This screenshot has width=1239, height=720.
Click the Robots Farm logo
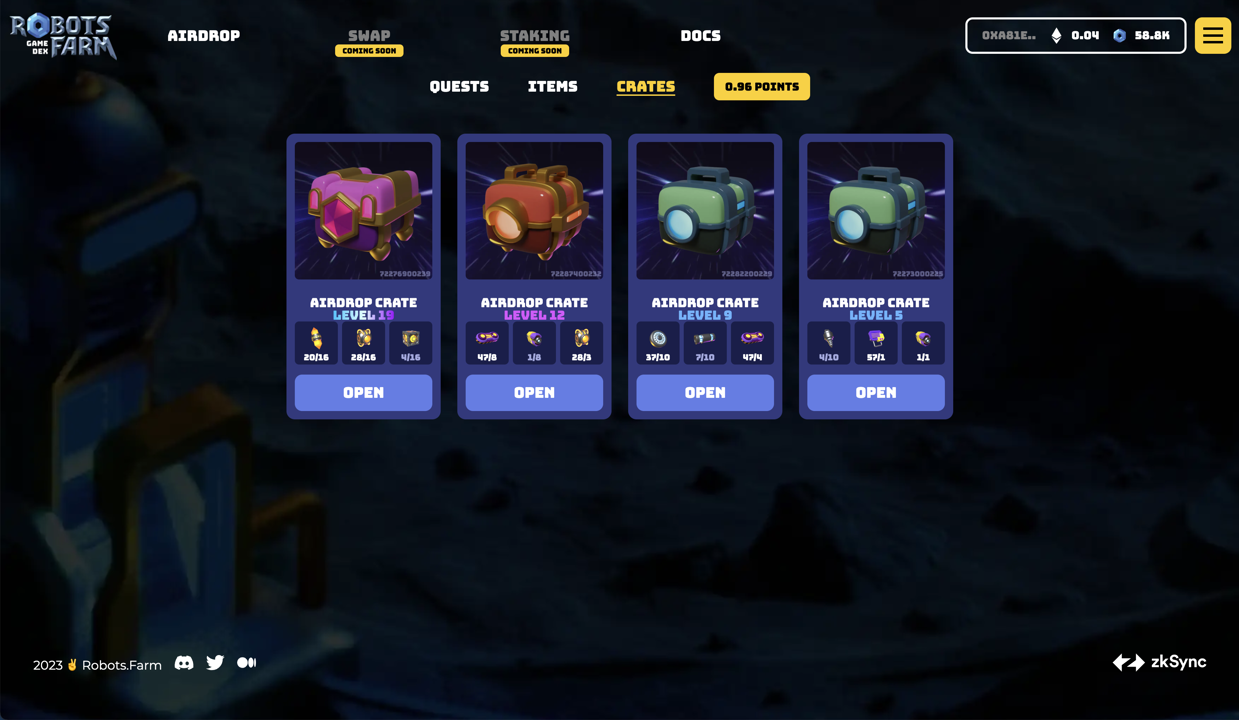coord(63,36)
